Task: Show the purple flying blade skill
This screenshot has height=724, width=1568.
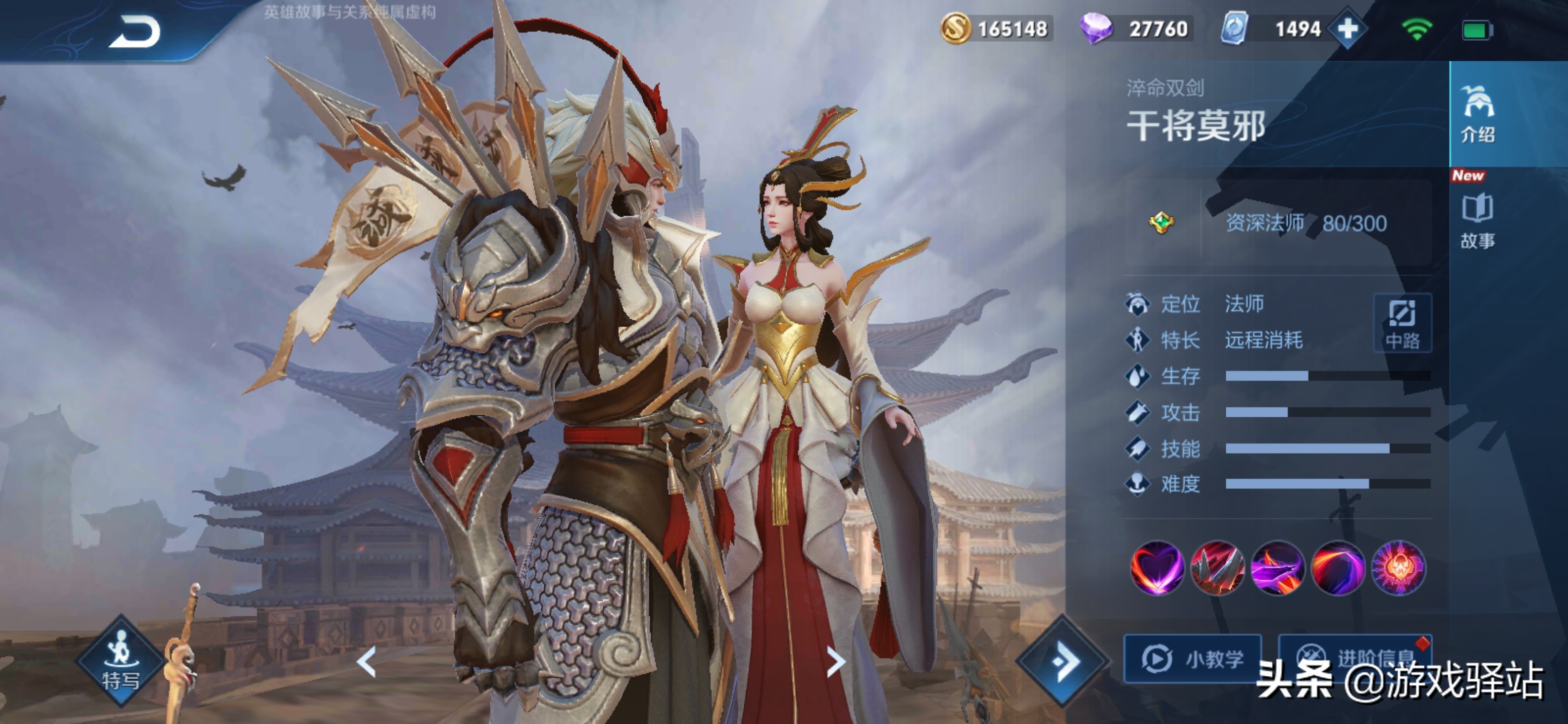Action: click(1278, 568)
